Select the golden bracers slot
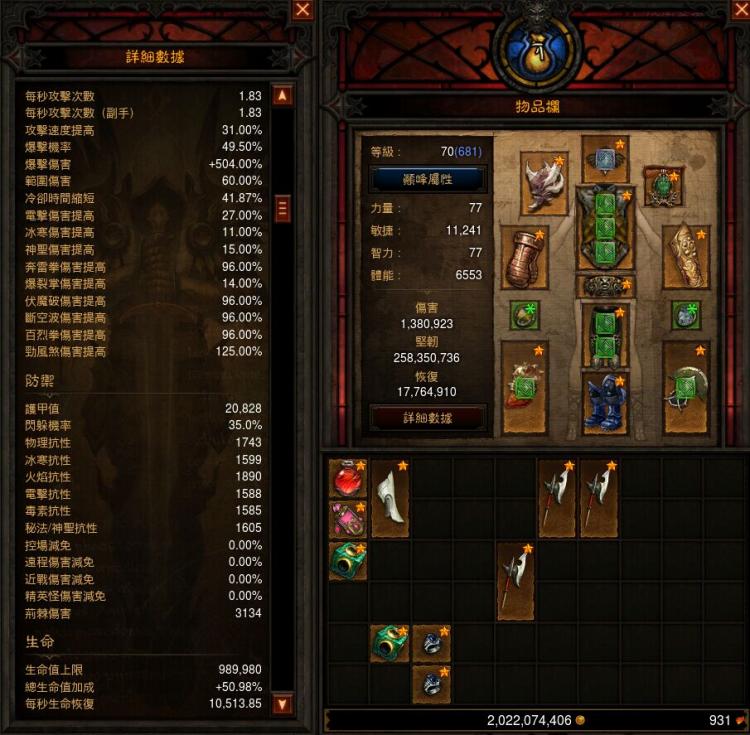The height and width of the screenshot is (735, 750). point(686,257)
